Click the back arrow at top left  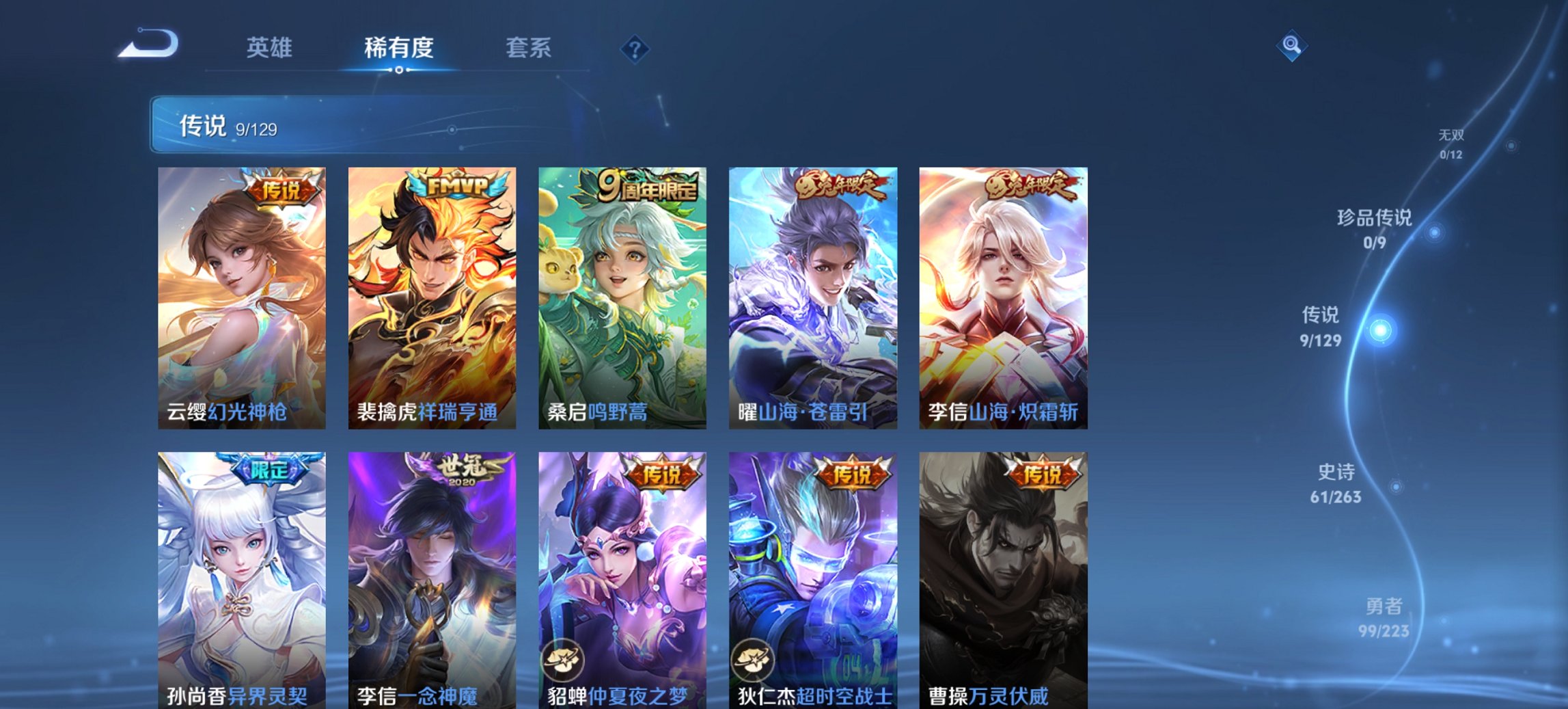tap(149, 44)
